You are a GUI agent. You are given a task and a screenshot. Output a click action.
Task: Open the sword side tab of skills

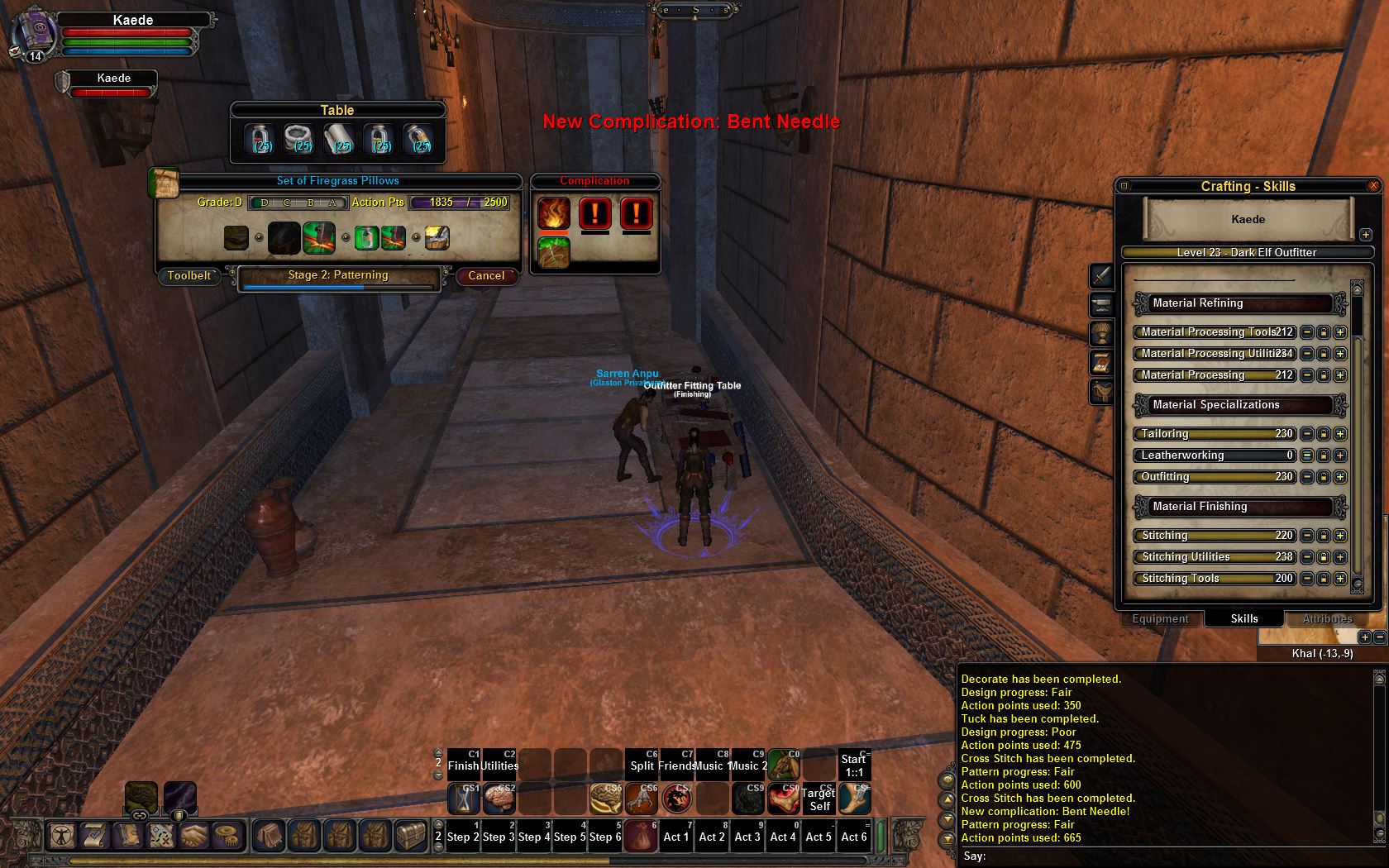tap(1101, 275)
